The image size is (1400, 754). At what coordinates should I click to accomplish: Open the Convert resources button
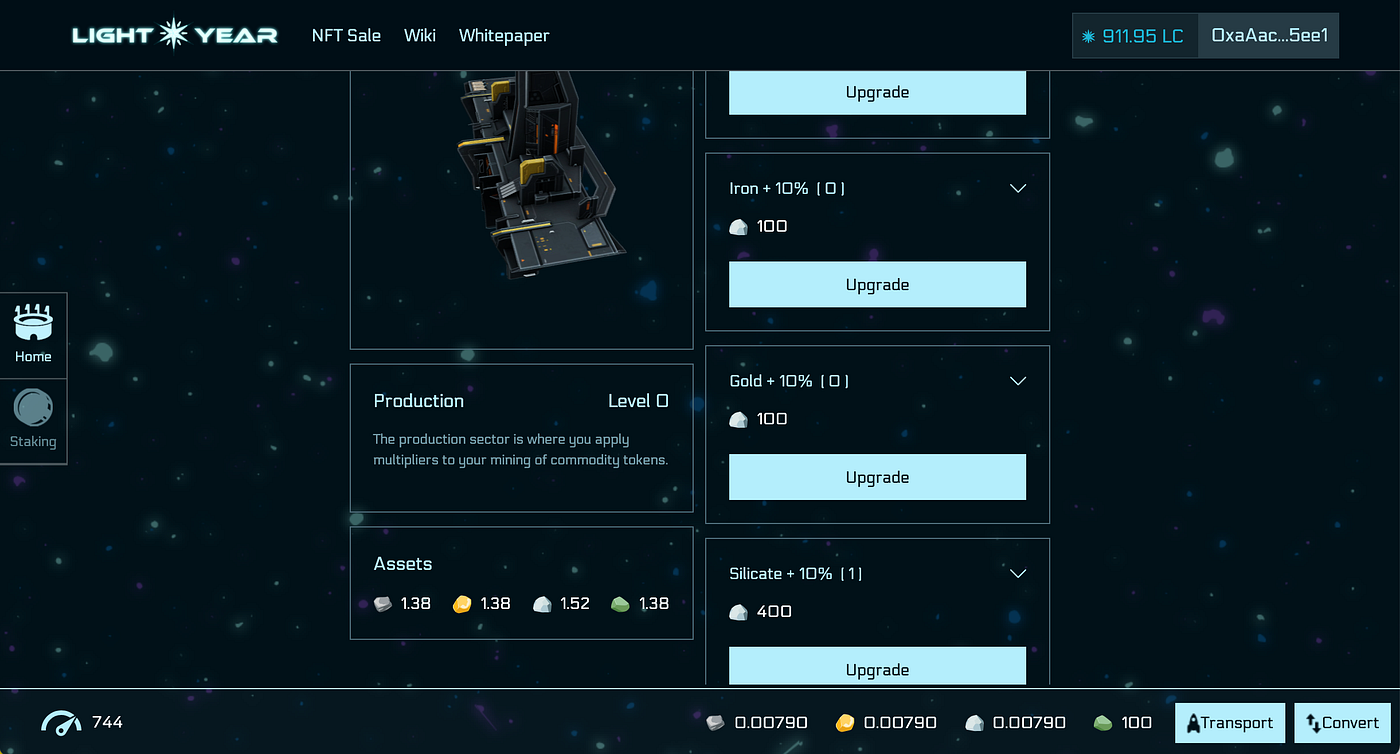(1342, 723)
